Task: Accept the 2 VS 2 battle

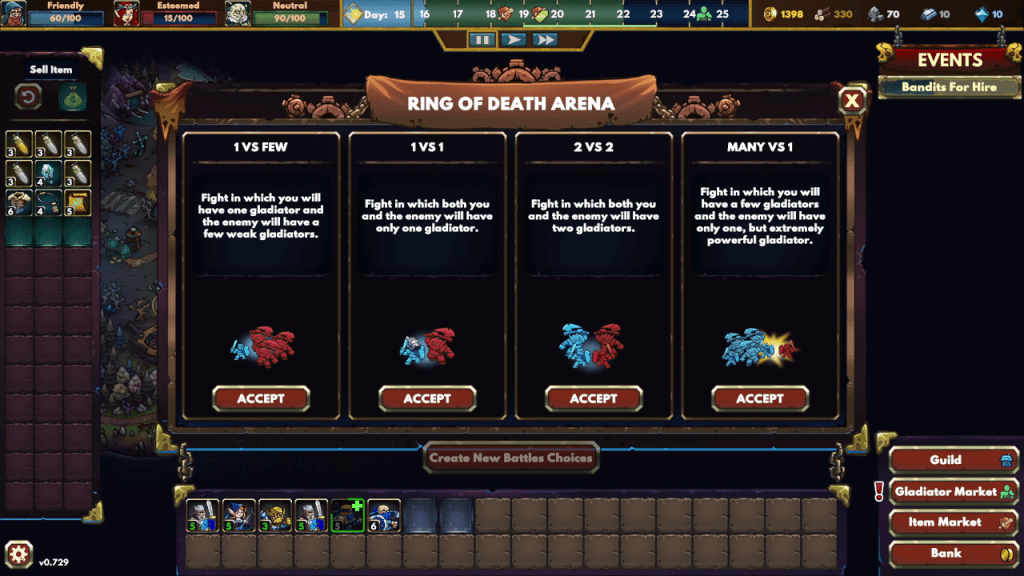Action: point(593,398)
